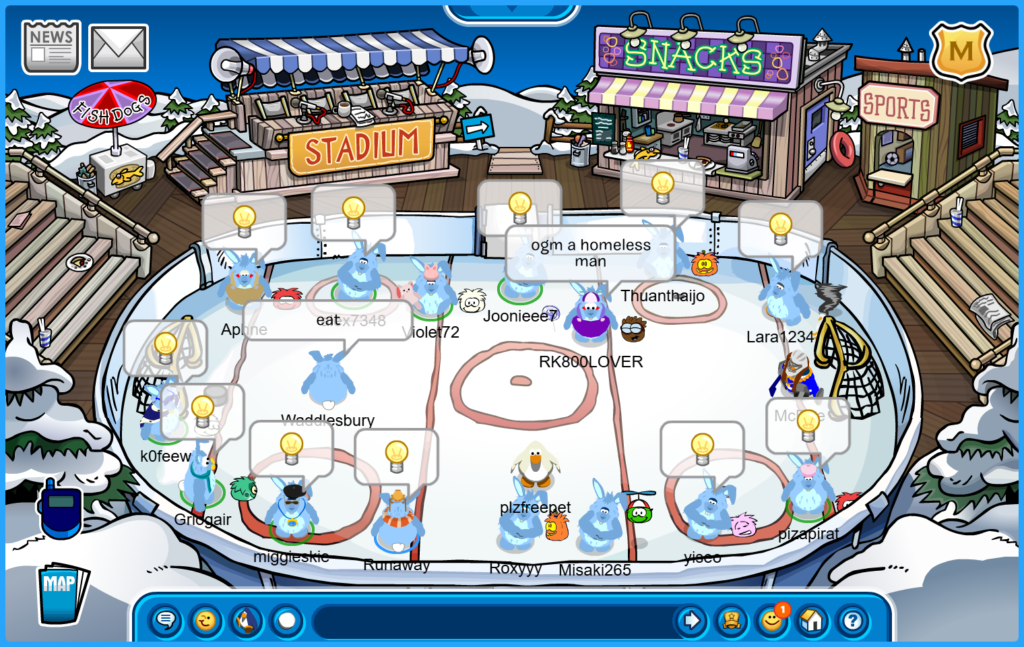
Task: Send the chat message with the arrow button
Action: click(x=691, y=621)
